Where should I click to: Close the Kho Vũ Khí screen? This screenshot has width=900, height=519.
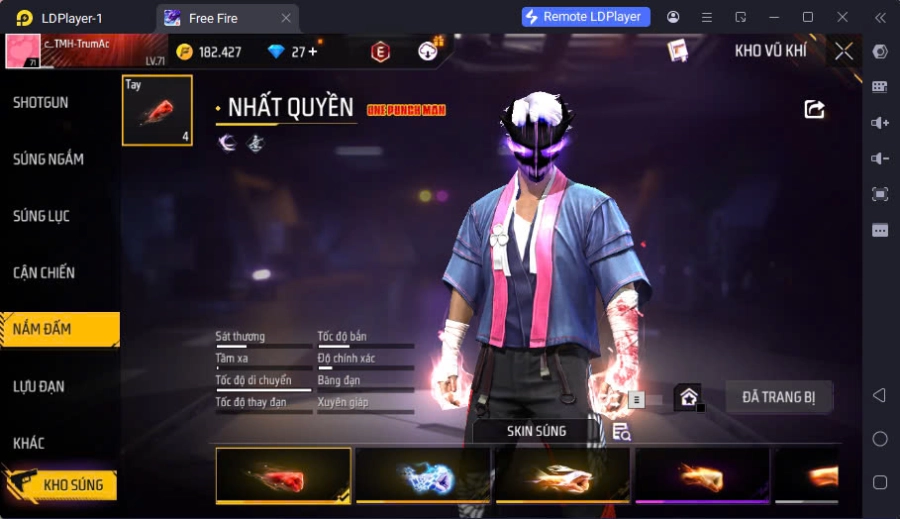(x=844, y=51)
